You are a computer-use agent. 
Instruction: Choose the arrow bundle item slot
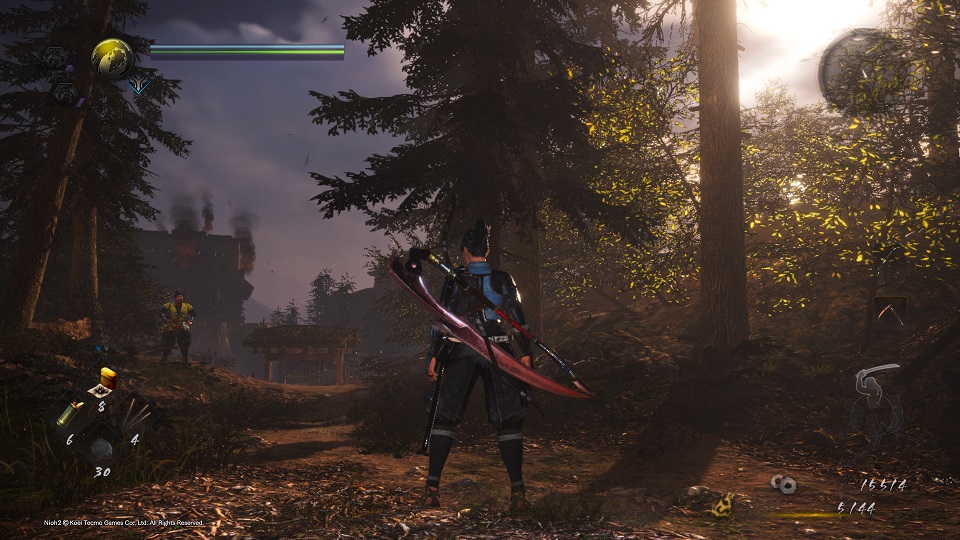(135, 413)
